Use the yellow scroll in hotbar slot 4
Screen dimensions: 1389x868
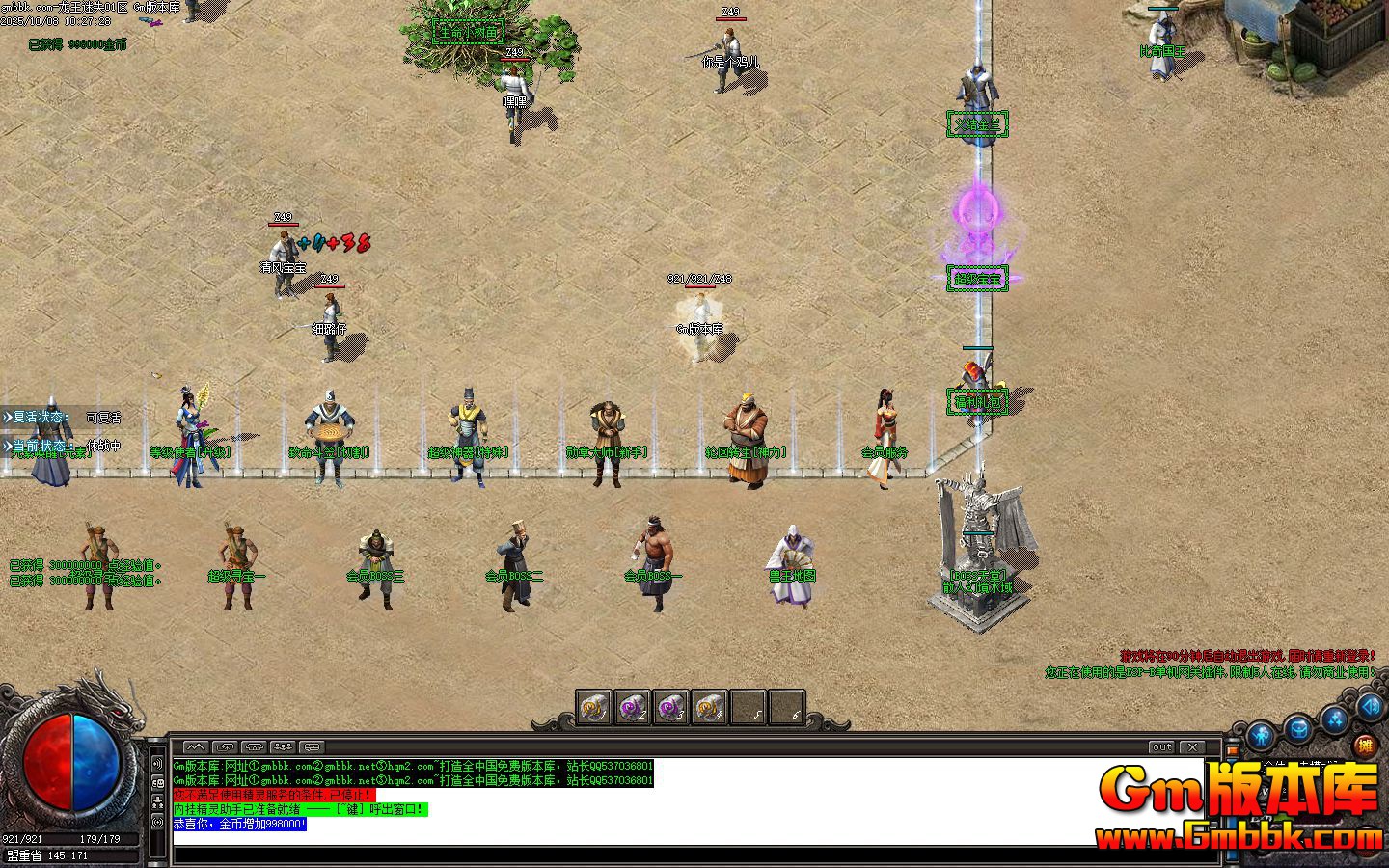click(709, 708)
